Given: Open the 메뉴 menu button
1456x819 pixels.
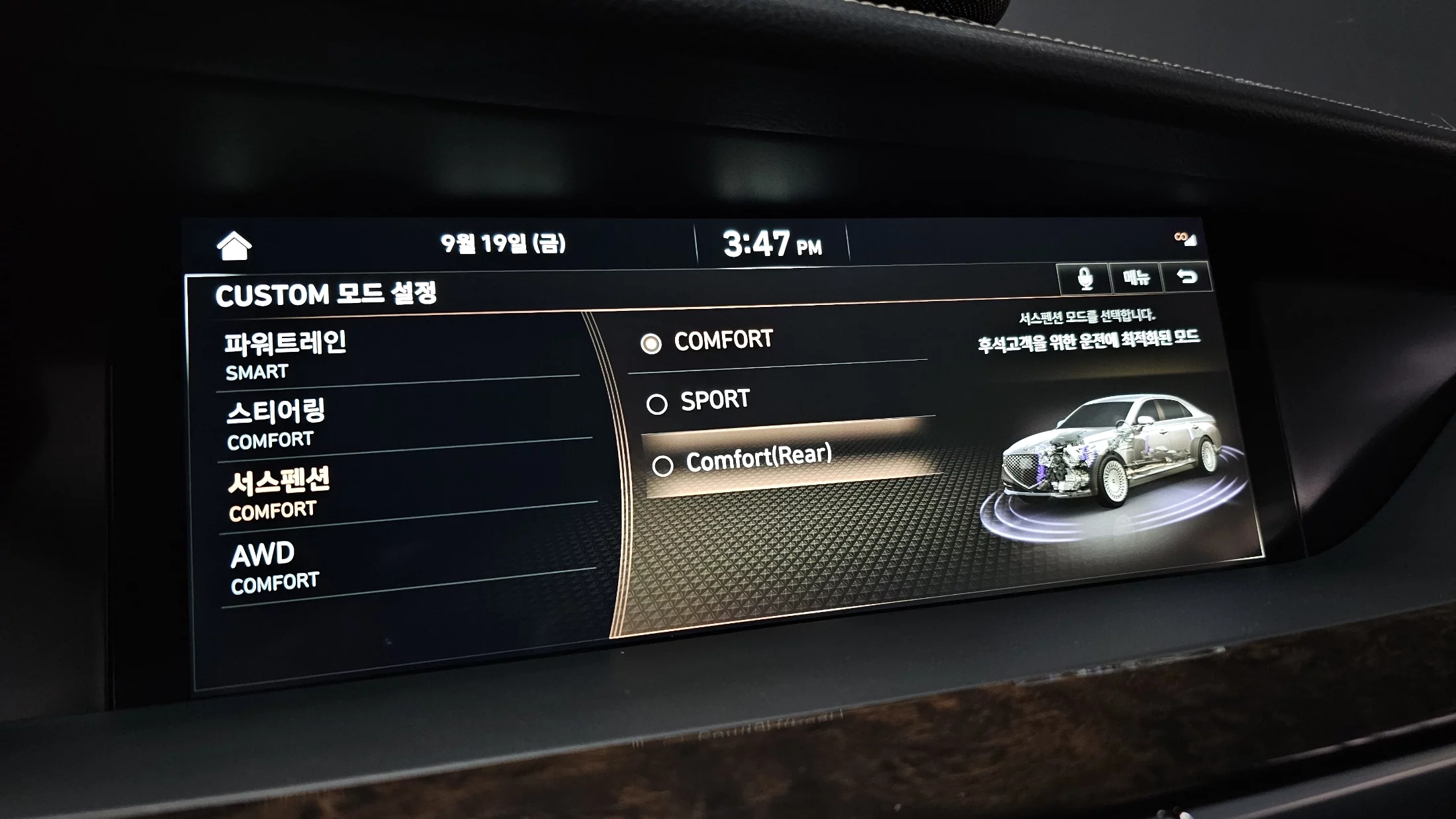Looking at the screenshot, I should 1136,277.
